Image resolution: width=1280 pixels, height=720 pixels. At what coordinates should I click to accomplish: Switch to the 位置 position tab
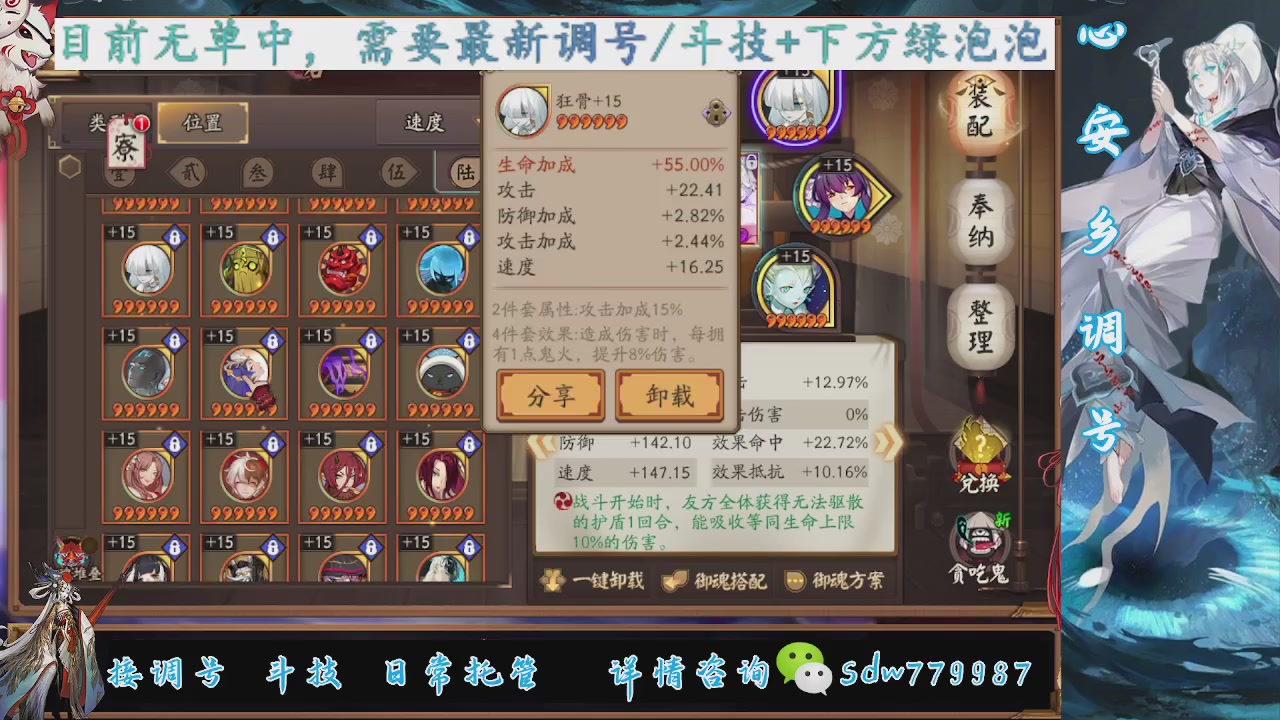[x=203, y=121]
